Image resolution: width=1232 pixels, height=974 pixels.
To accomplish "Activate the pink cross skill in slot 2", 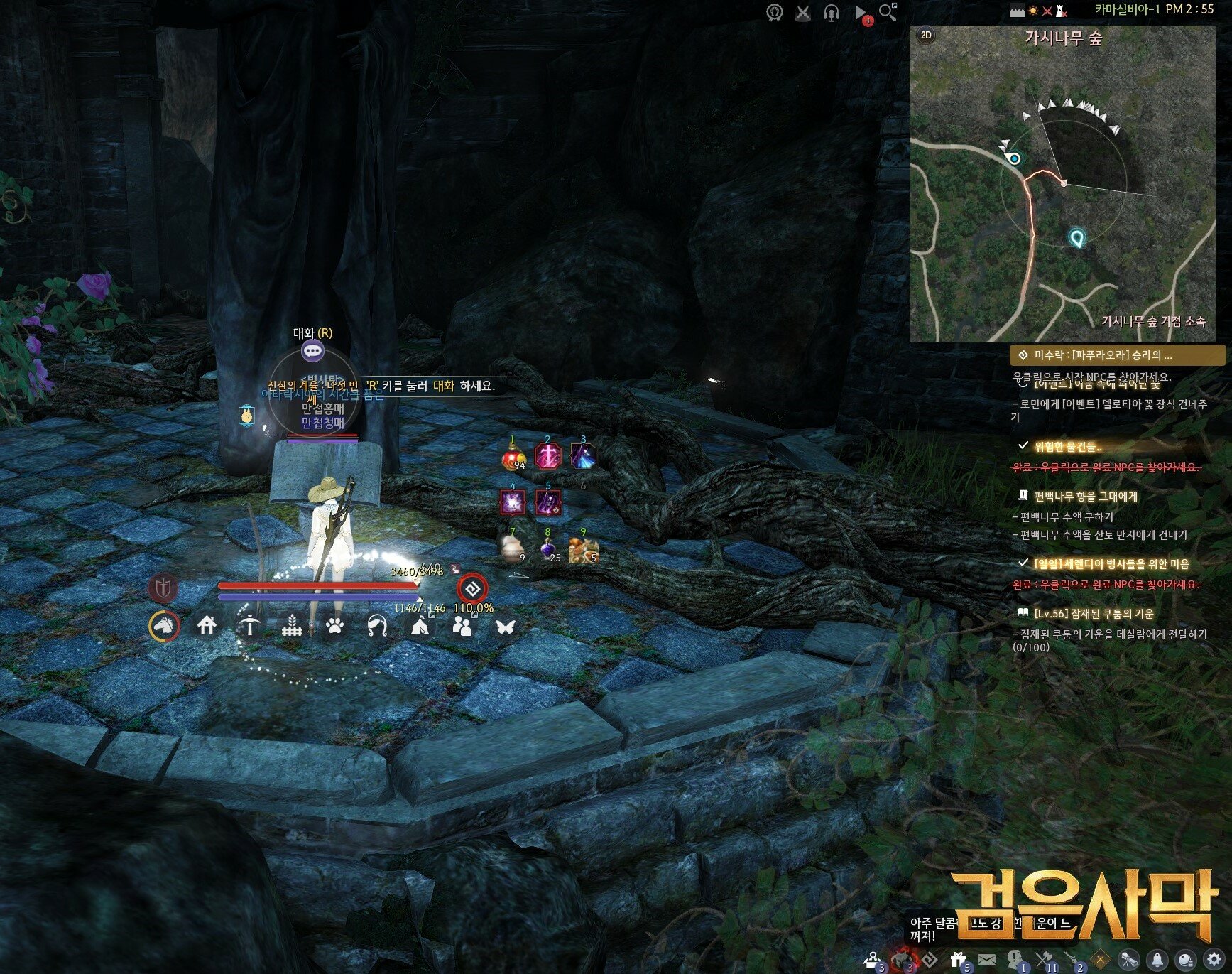I will 547,457.
